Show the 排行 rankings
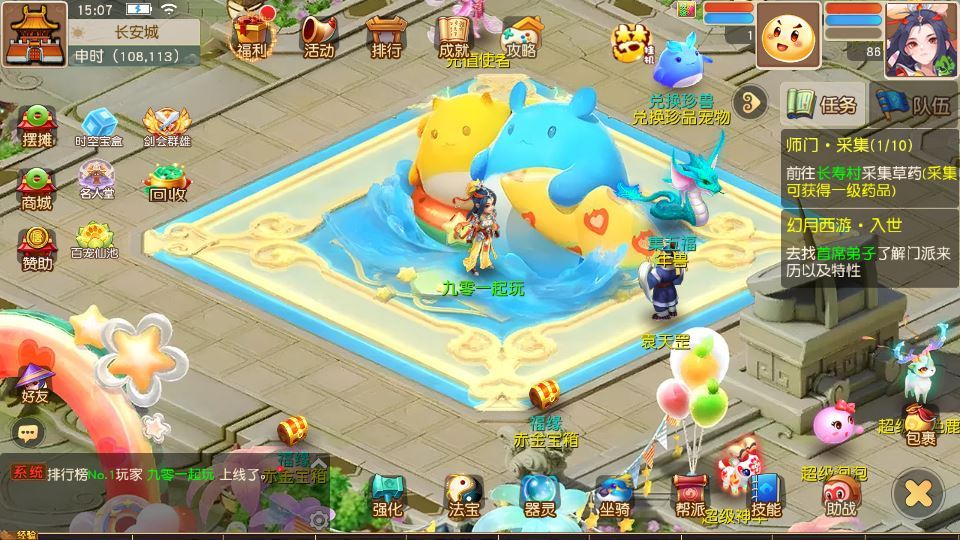 (x=386, y=35)
